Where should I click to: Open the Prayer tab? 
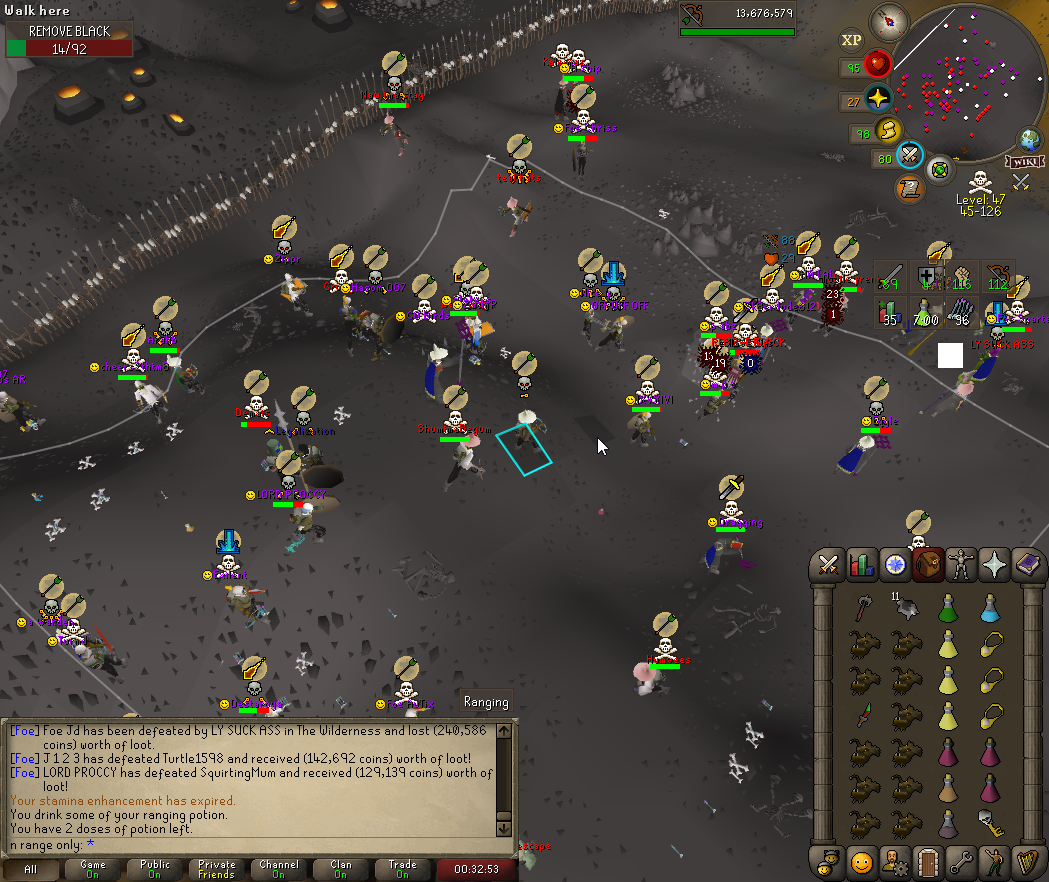993,563
